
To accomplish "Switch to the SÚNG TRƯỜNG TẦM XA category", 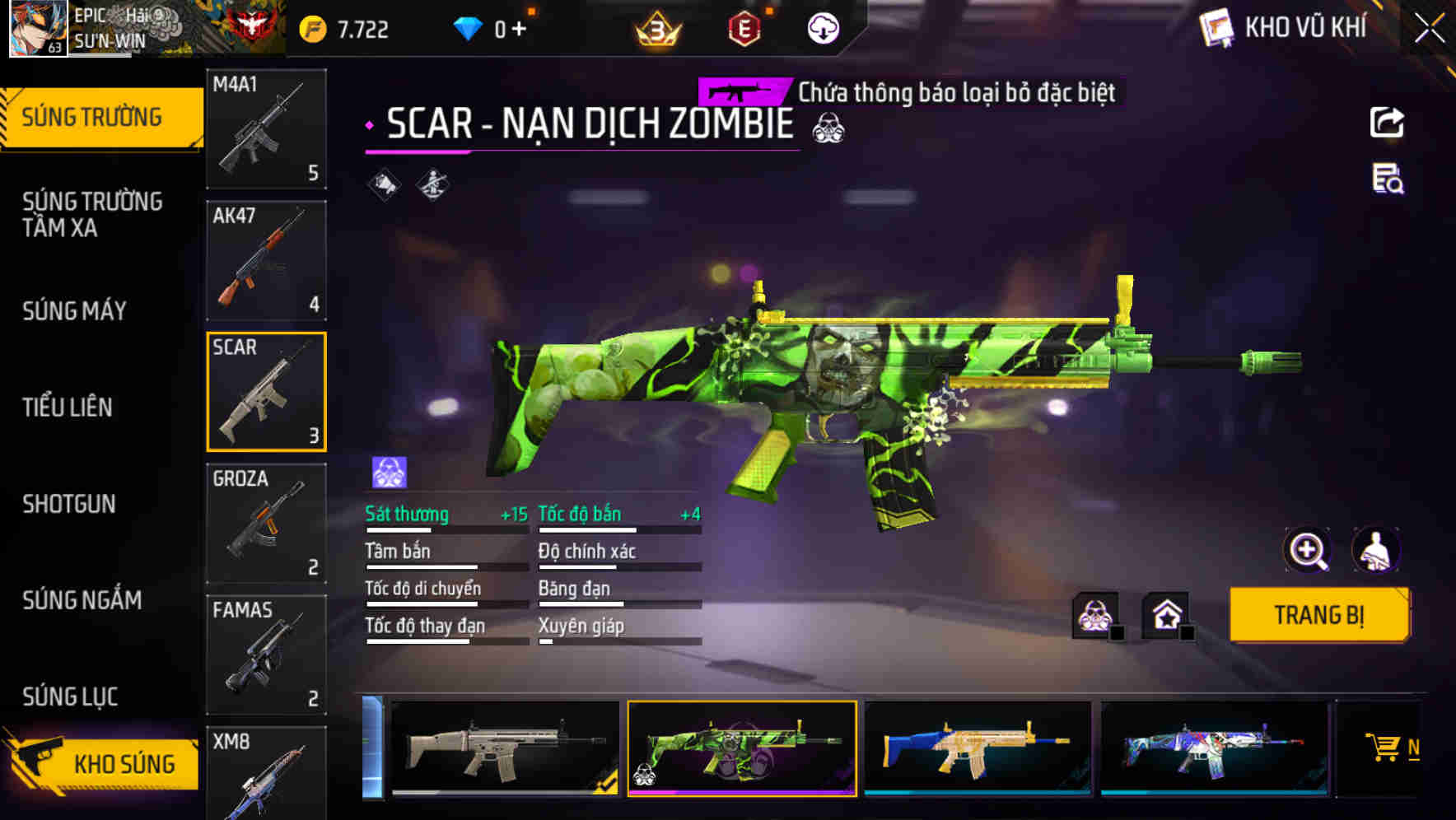I will (x=91, y=215).
